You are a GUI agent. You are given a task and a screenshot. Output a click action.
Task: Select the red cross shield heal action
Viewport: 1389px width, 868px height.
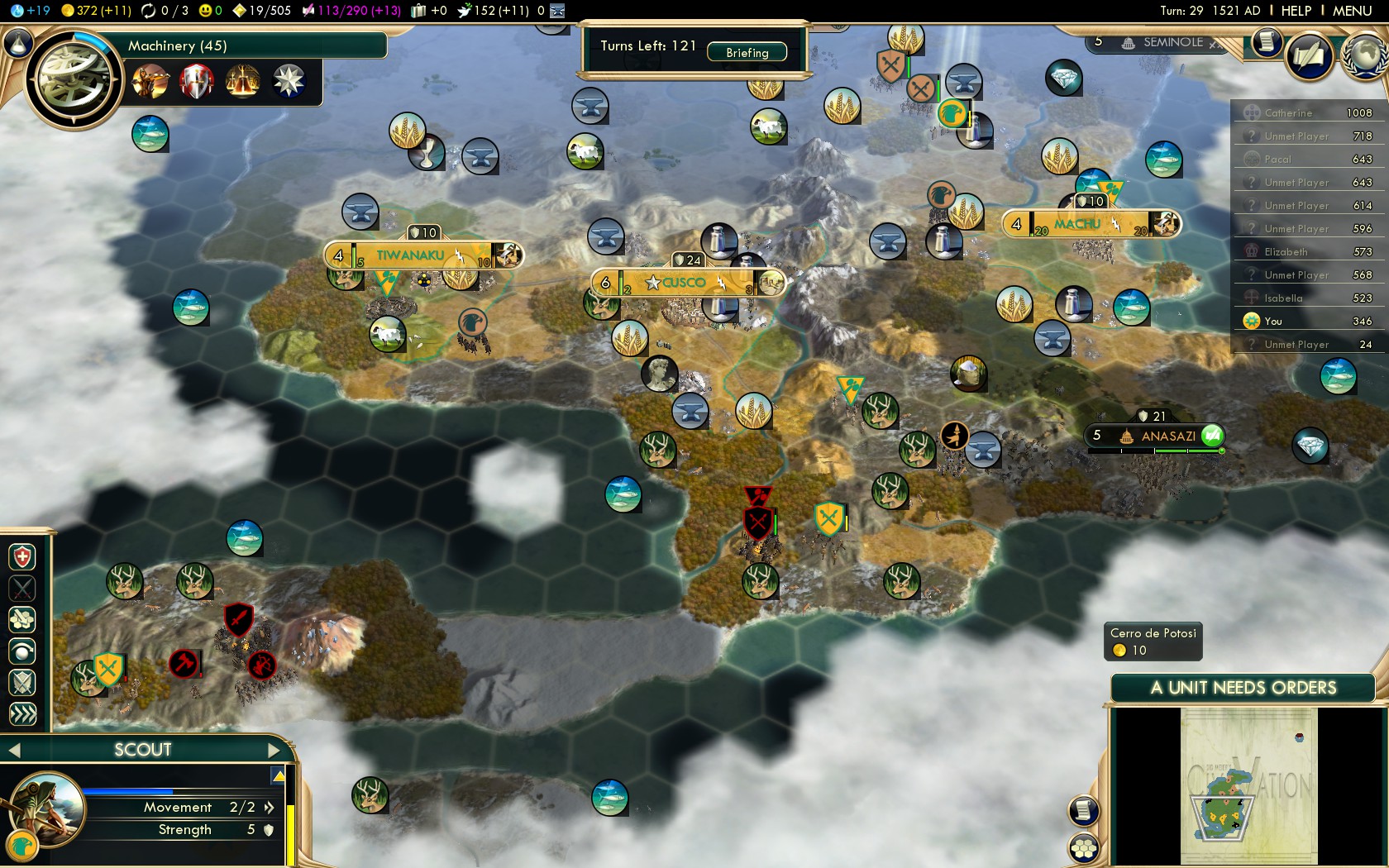click(22, 557)
